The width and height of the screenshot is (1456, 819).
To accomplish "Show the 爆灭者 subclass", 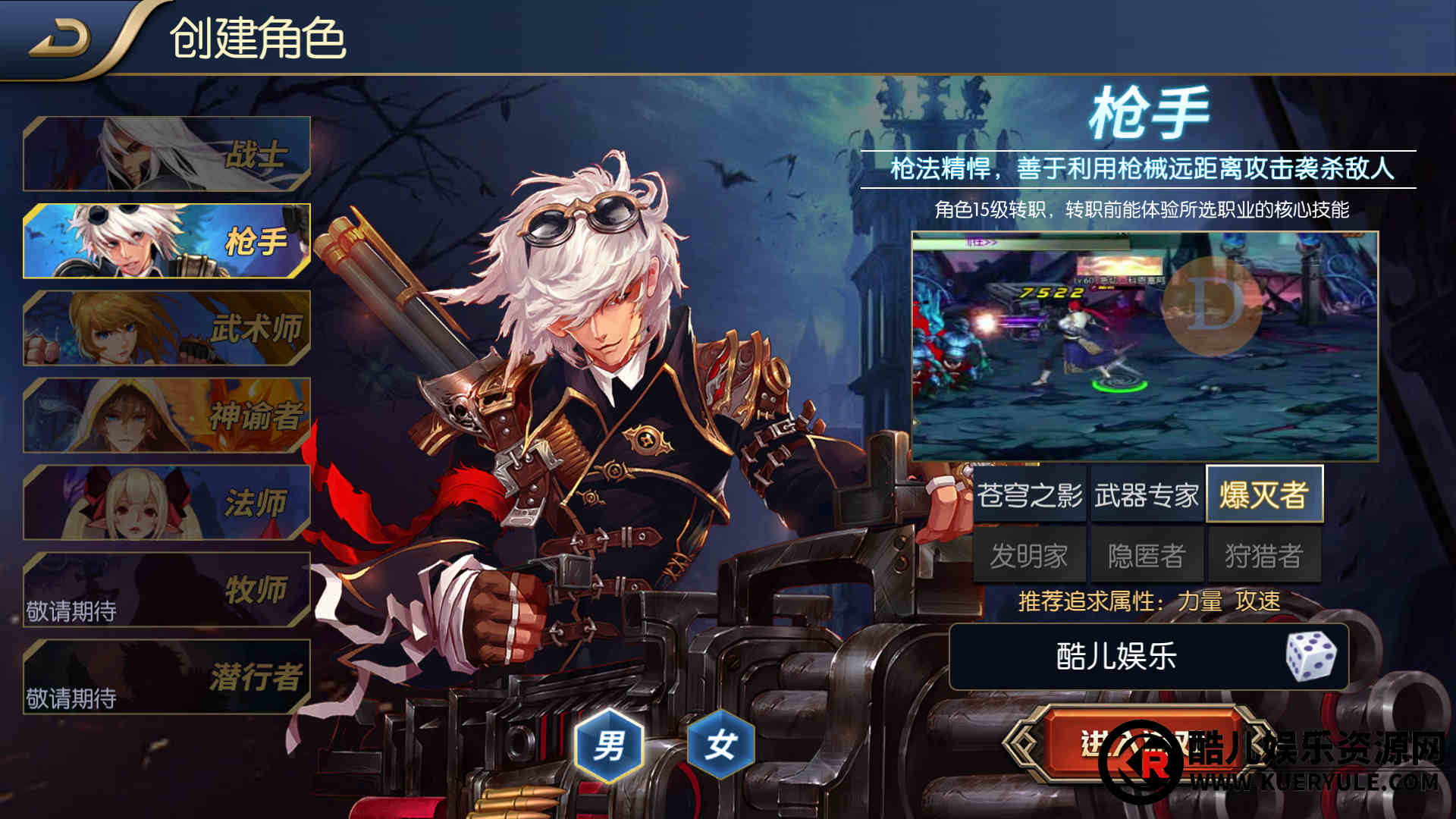I will coord(1263,495).
